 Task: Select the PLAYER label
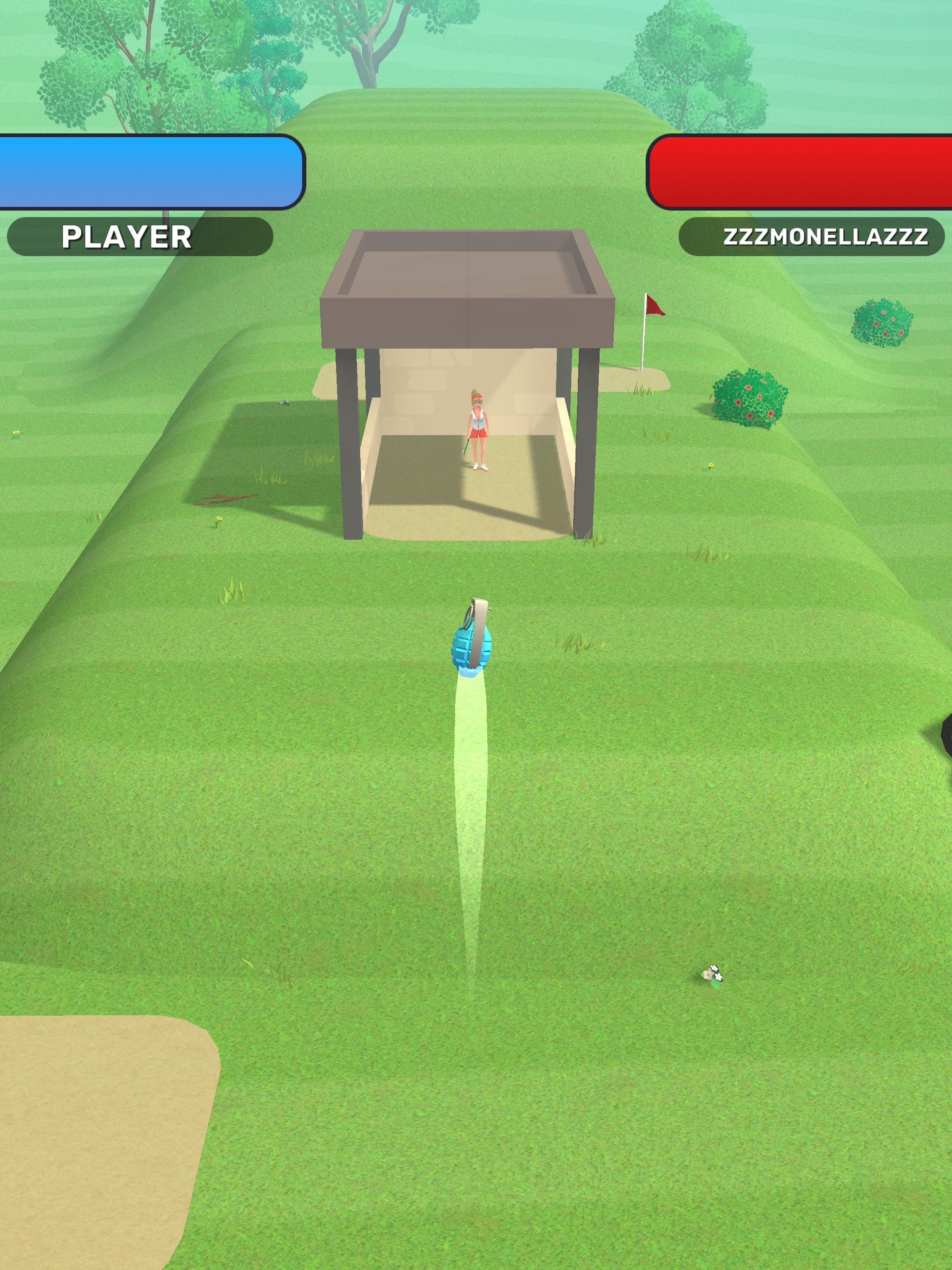(x=127, y=235)
